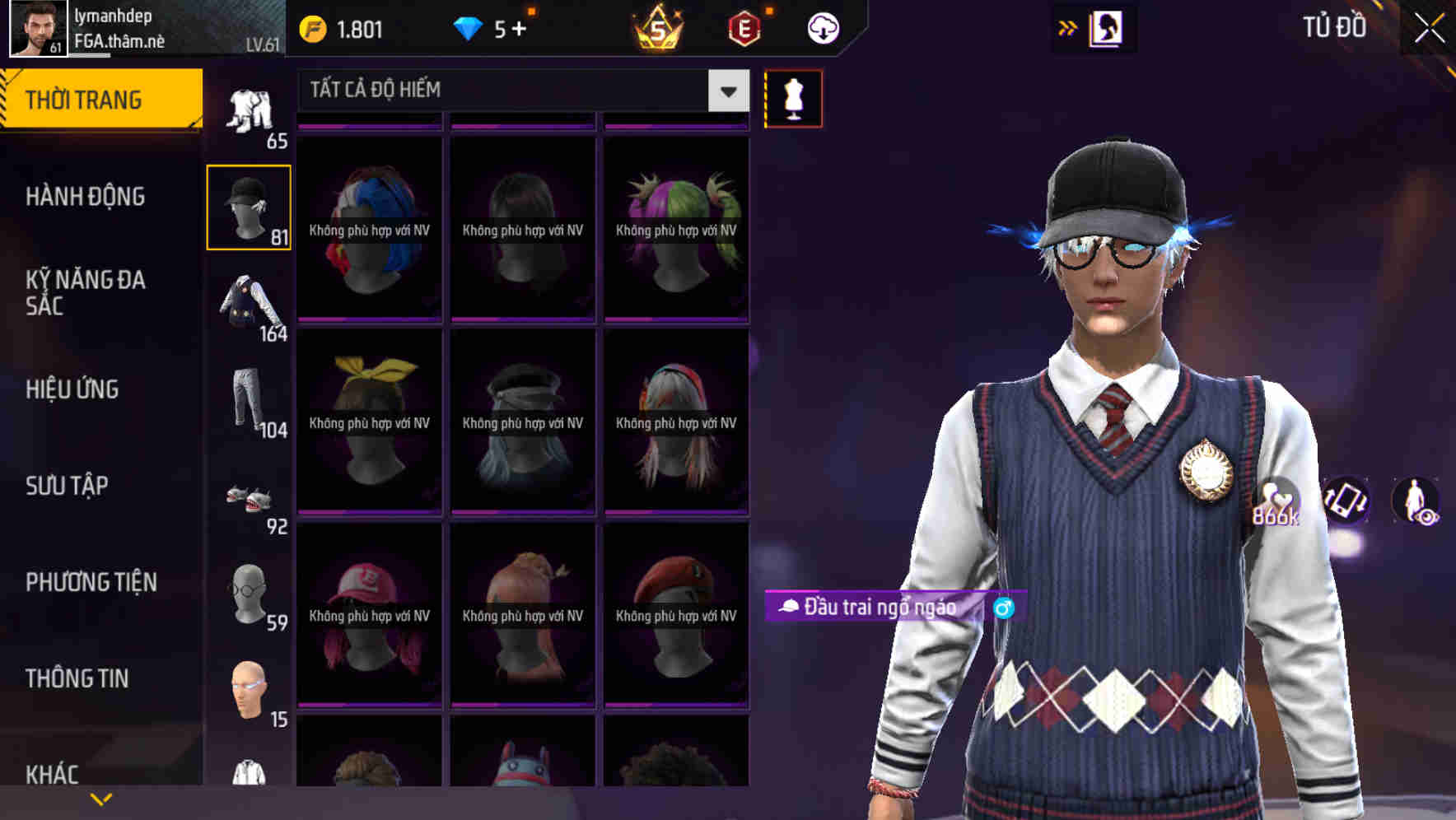
Task: Toggle the mannequin preview beside the rarity filter
Action: click(793, 97)
